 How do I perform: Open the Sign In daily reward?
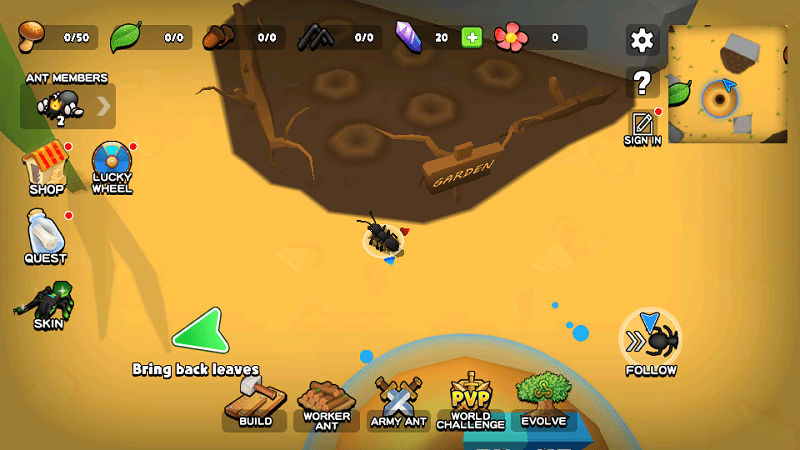pyautogui.click(x=642, y=126)
